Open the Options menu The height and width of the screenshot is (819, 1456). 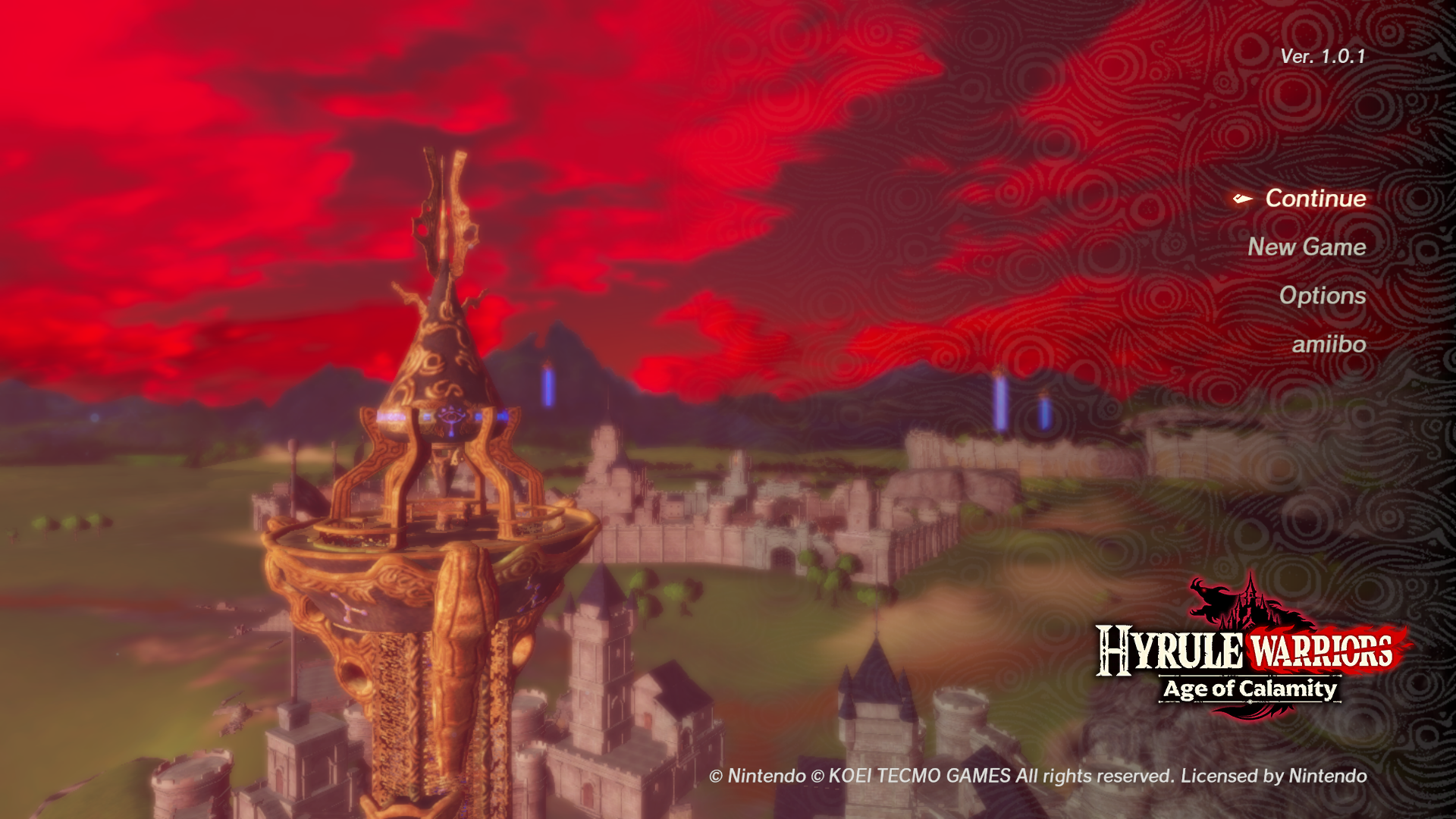pyautogui.click(x=1323, y=296)
